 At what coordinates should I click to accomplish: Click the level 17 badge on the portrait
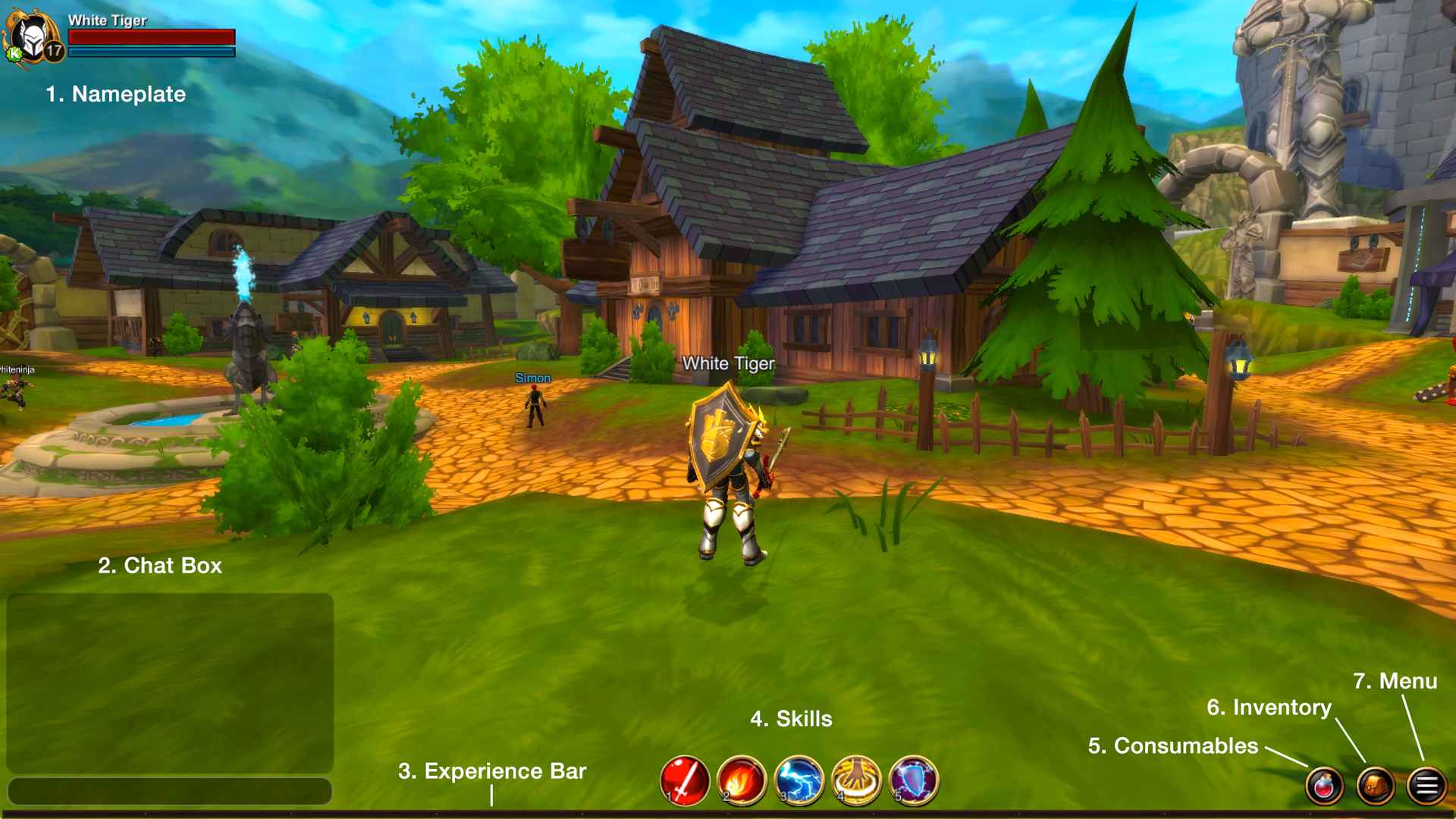click(x=53, y=52)
